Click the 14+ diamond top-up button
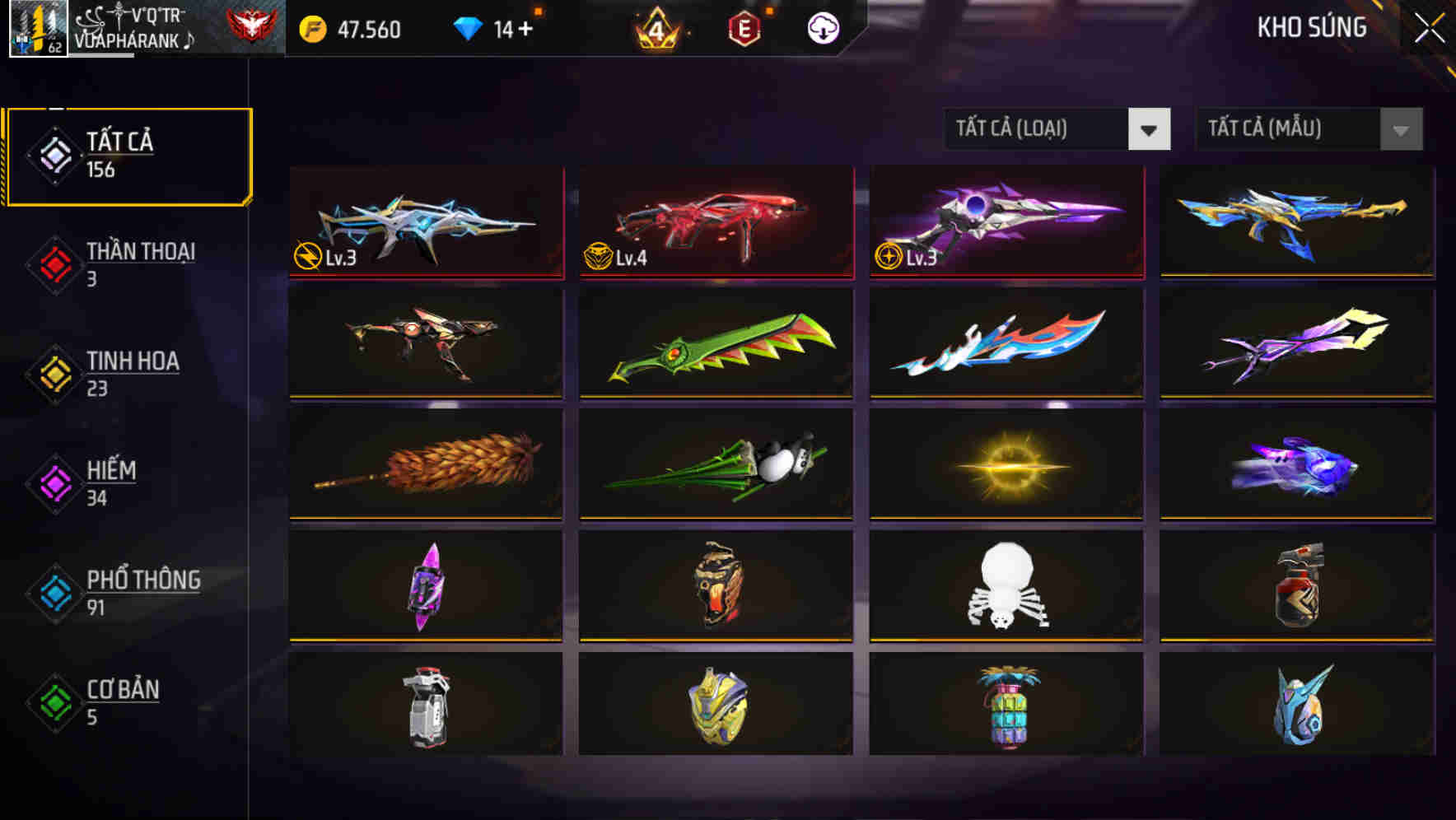 click(514, 28)
